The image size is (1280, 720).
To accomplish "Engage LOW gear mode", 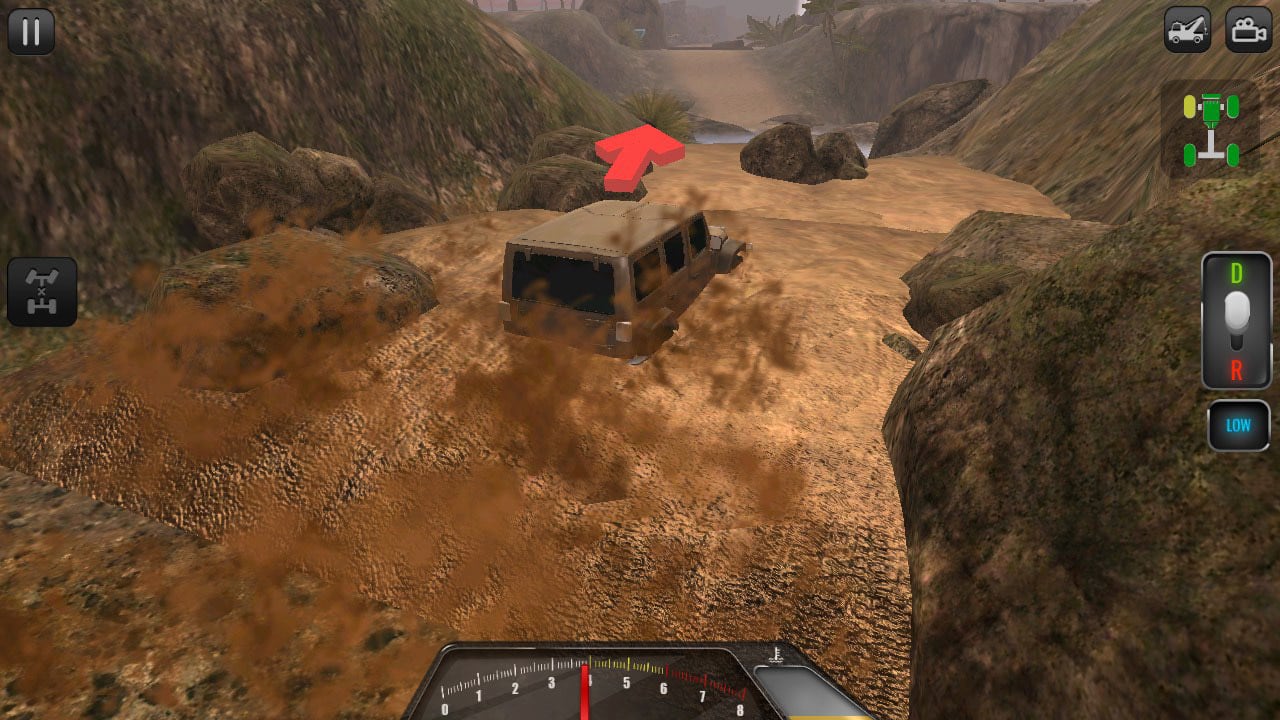I will pos(1238,424).
